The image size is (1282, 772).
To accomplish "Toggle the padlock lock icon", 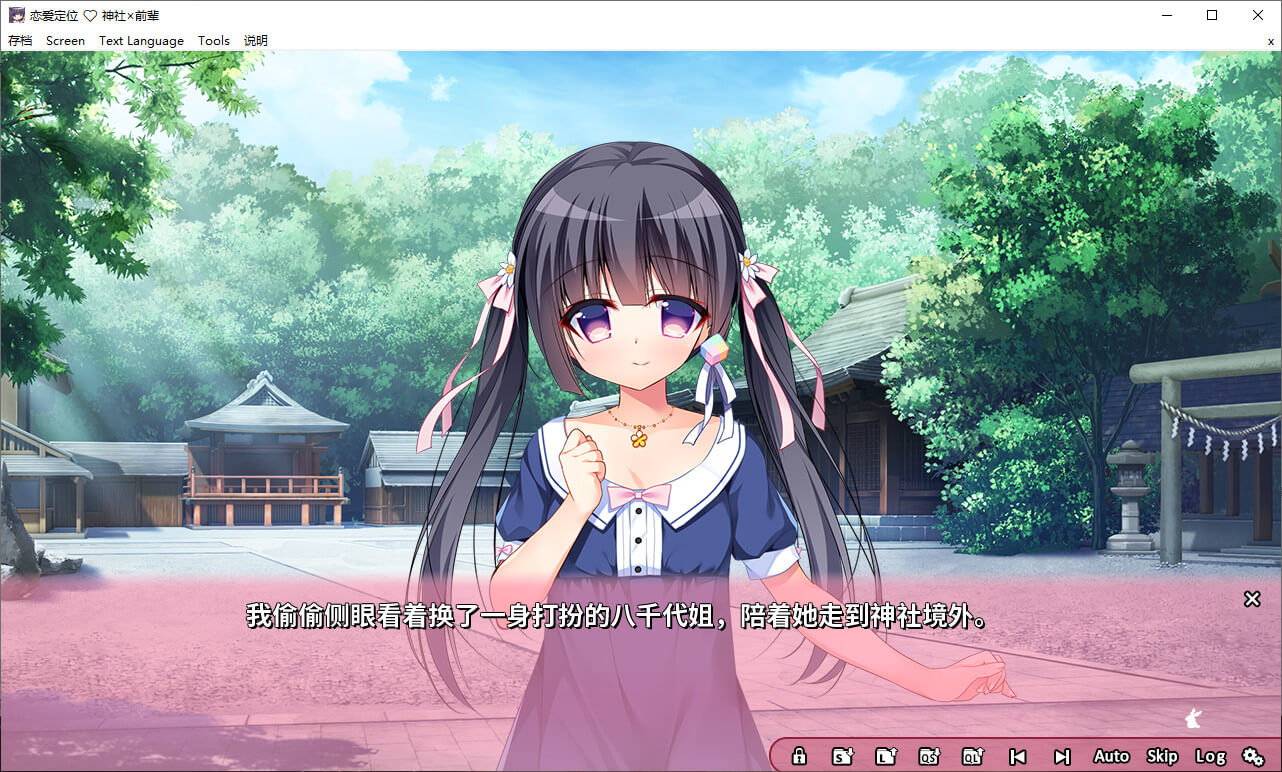I will tap(799, 757).
